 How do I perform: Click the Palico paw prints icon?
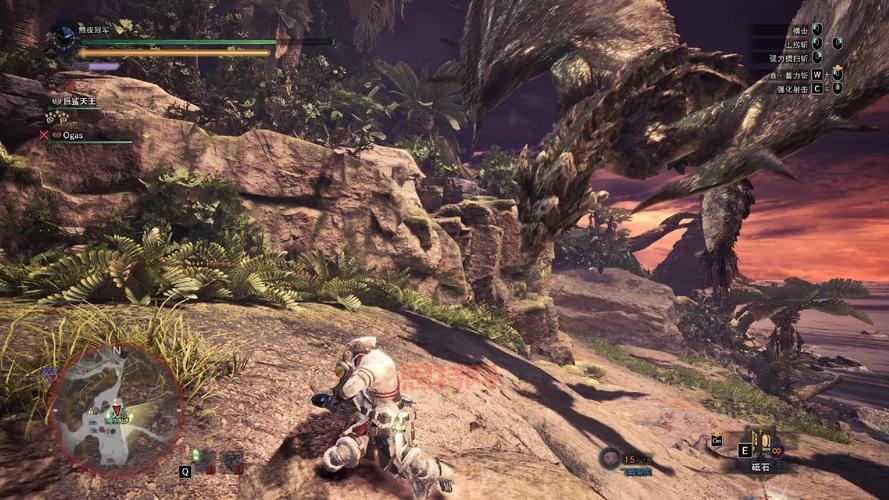pyautogui.click(x=56, y=117)
